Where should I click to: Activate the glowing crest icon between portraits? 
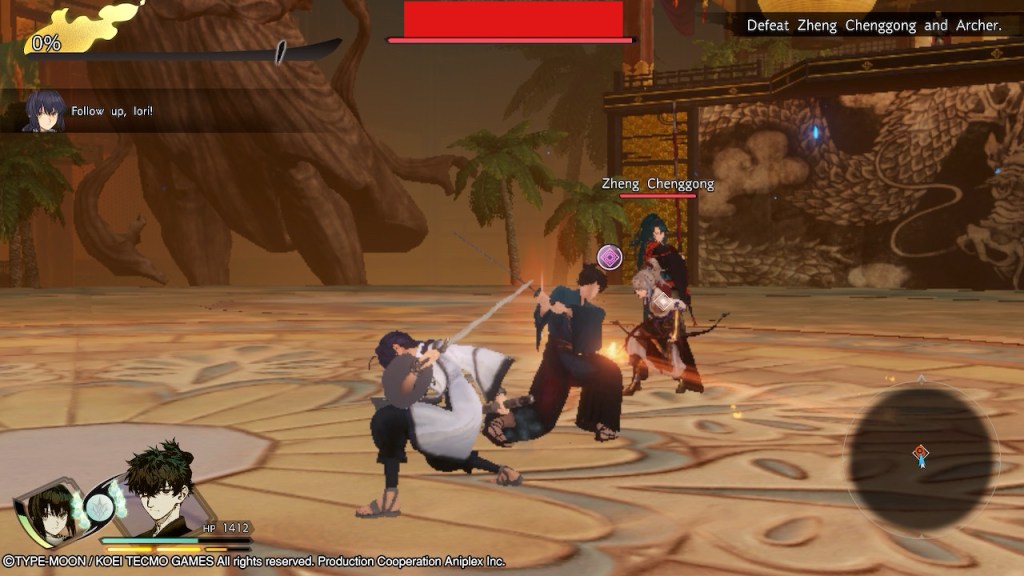(98, 505)
